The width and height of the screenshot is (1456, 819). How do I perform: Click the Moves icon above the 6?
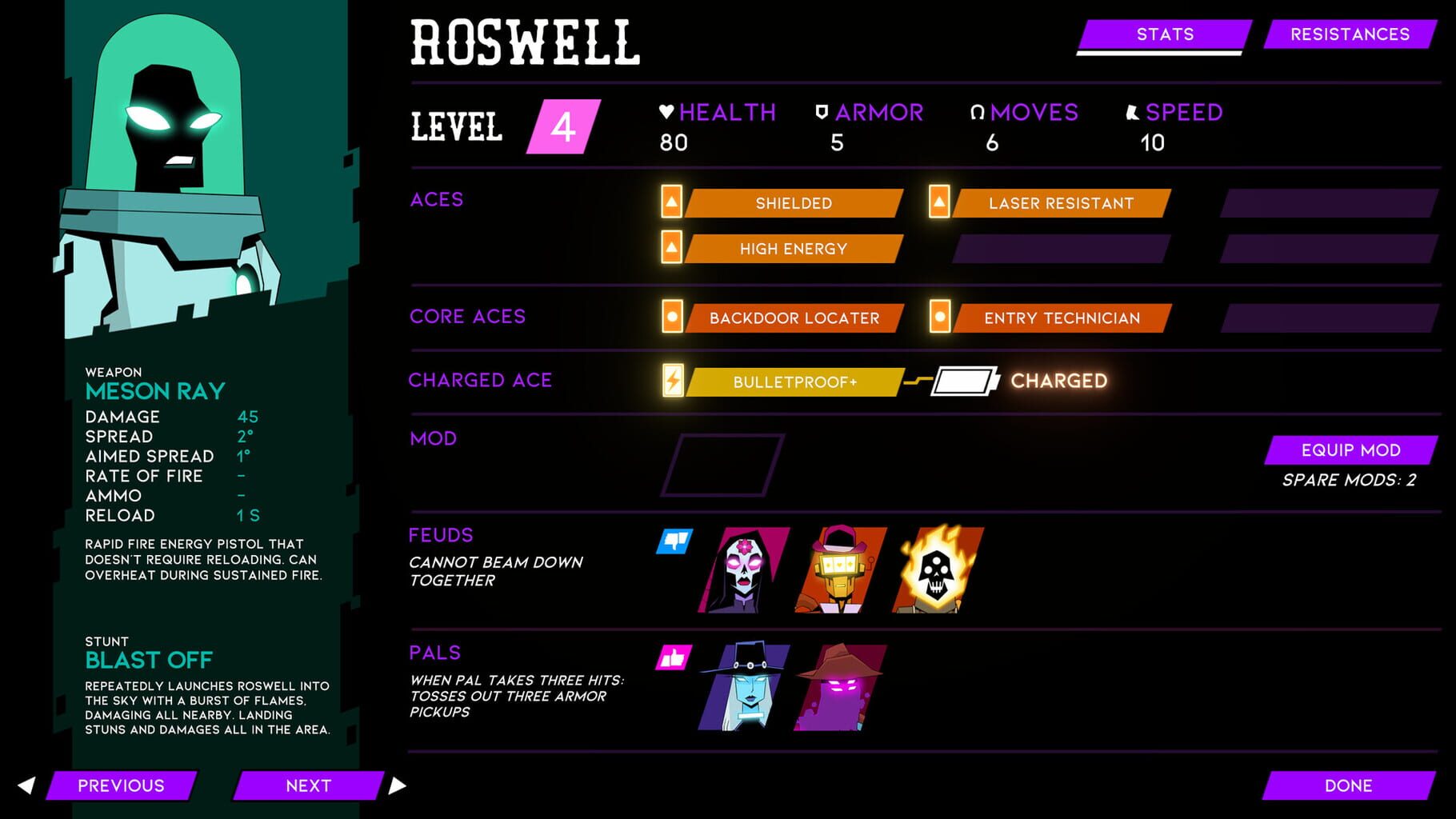coord(975,112)
